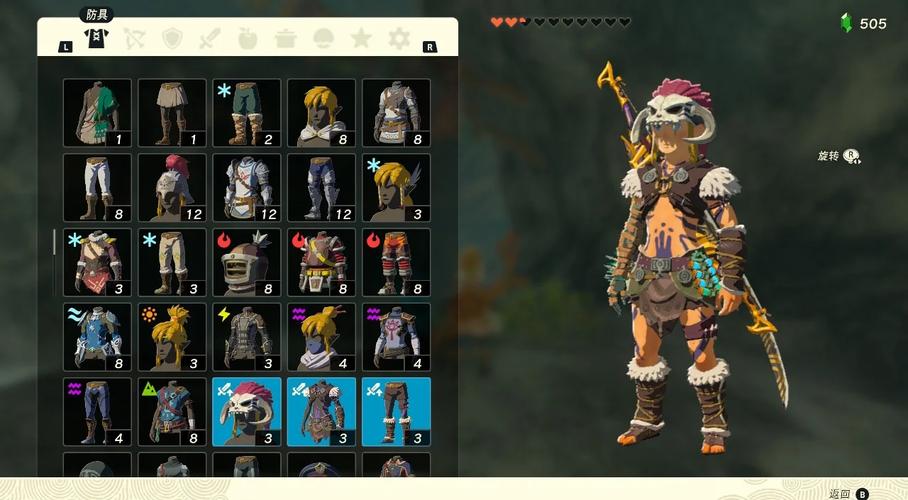Open the apple materials tab
Image resolution: width=908 pixels, height=500 pixels.
coord(248,39)
